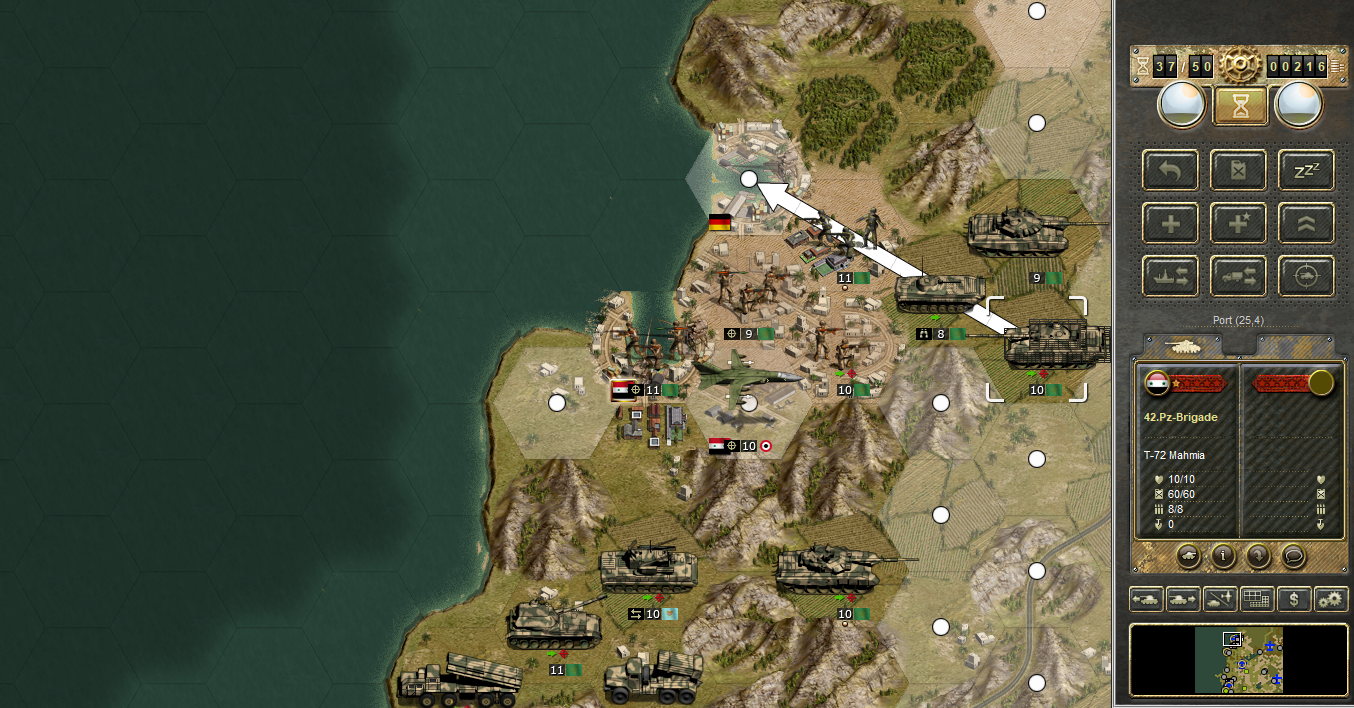Open the grid table button in the toolbar
This screenshot has height=708, width=1354.
point(1257,599)
